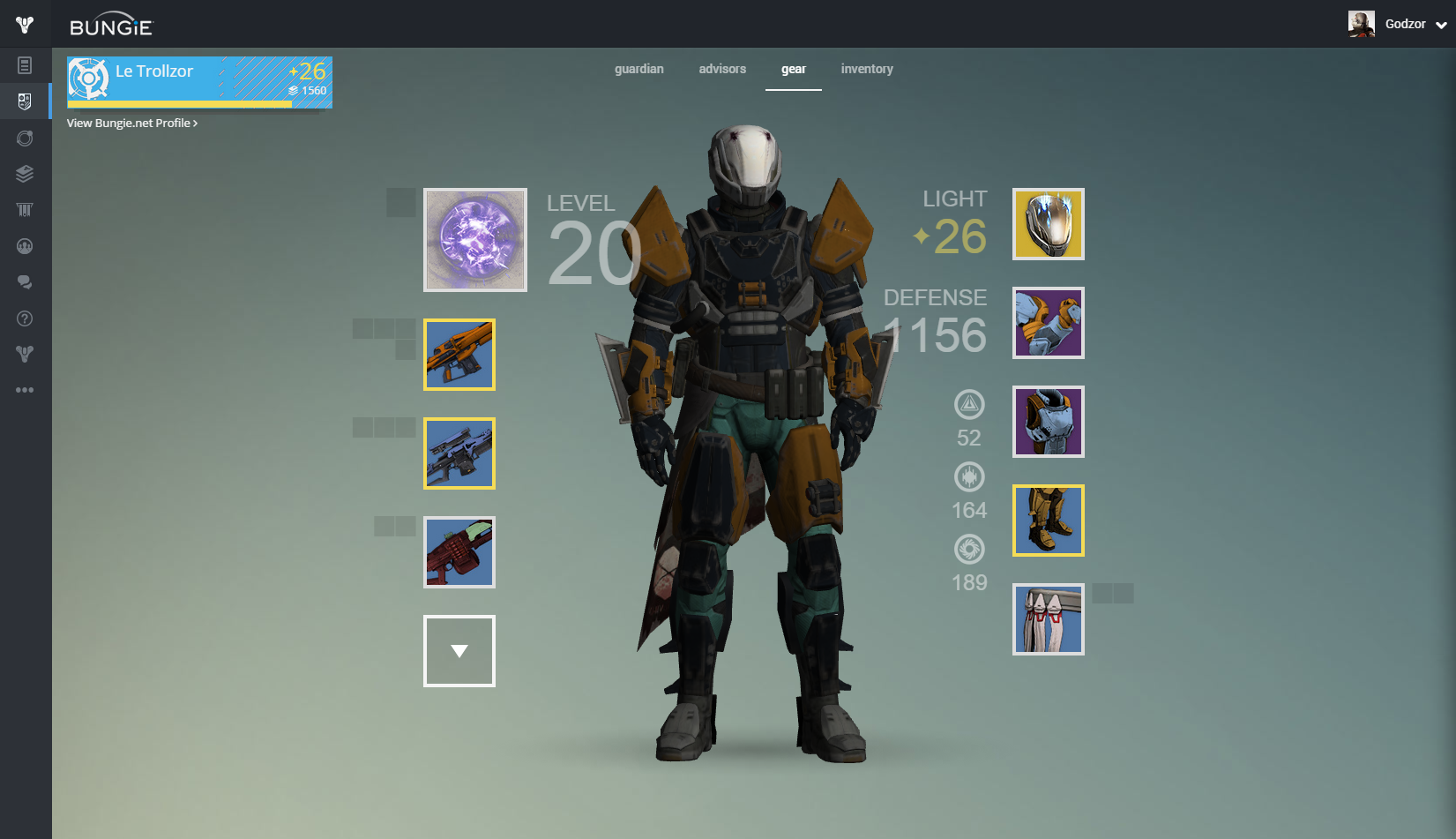Select the orange primary weapon slot

(459, 355)
